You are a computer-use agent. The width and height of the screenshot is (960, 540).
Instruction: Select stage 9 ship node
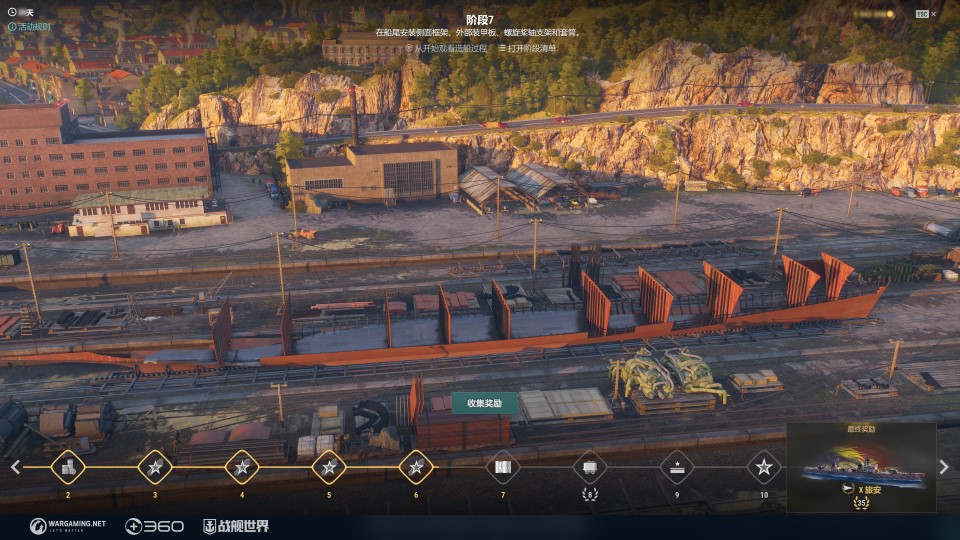(x=677, y=467)
